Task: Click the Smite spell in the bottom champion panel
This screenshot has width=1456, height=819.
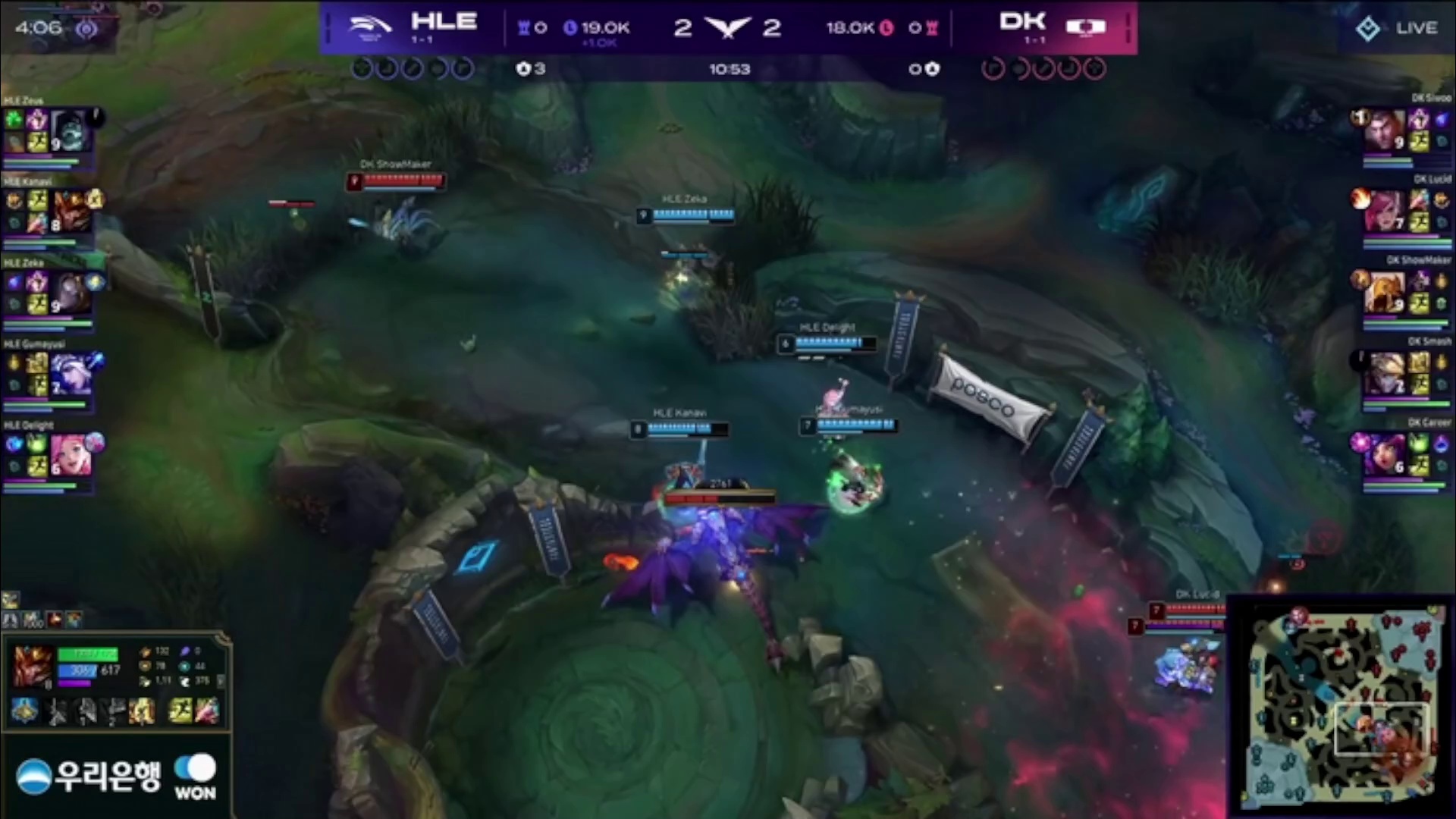Action: [x=206, y=711]
